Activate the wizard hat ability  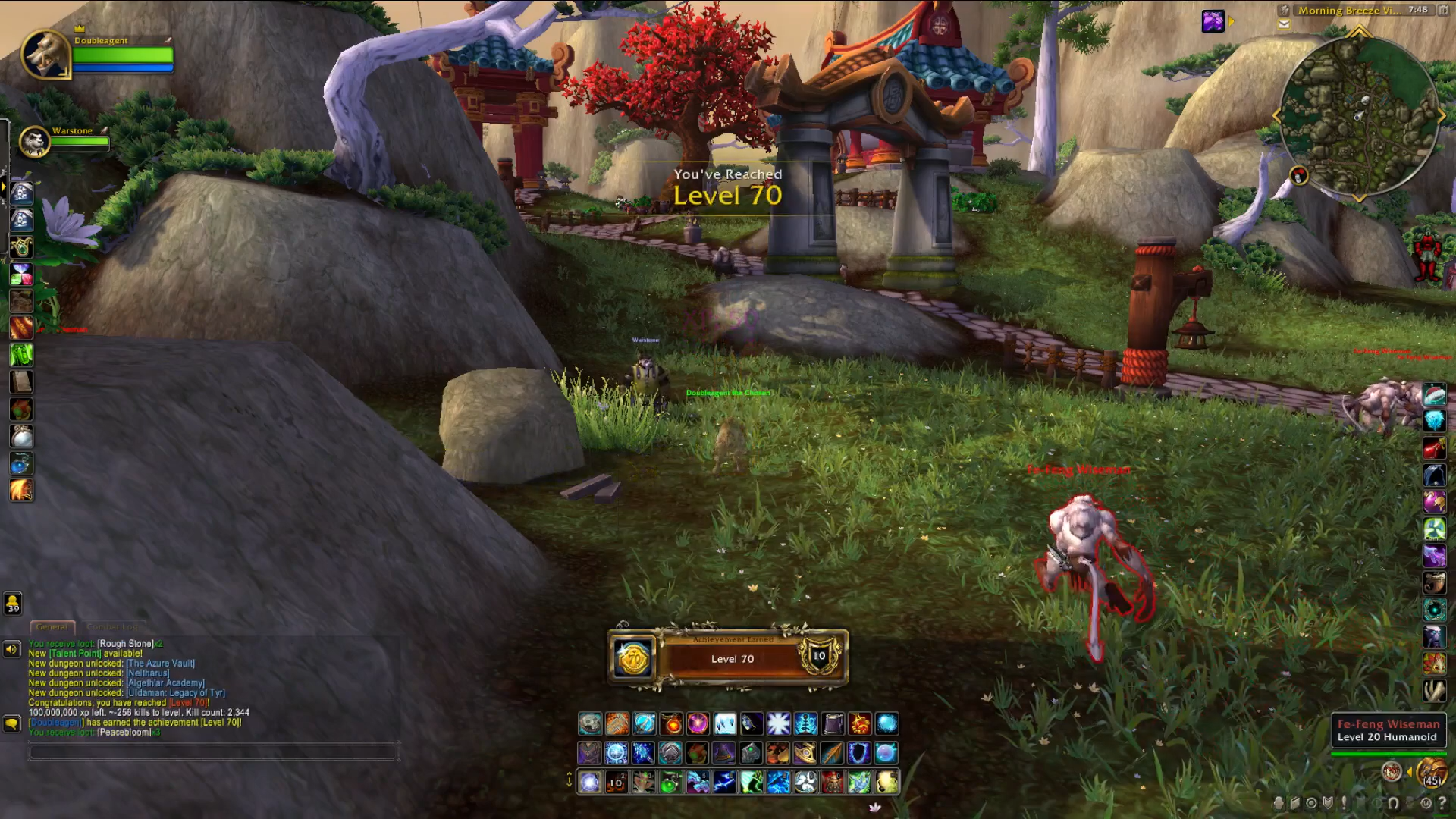click(x=724, y=753)
